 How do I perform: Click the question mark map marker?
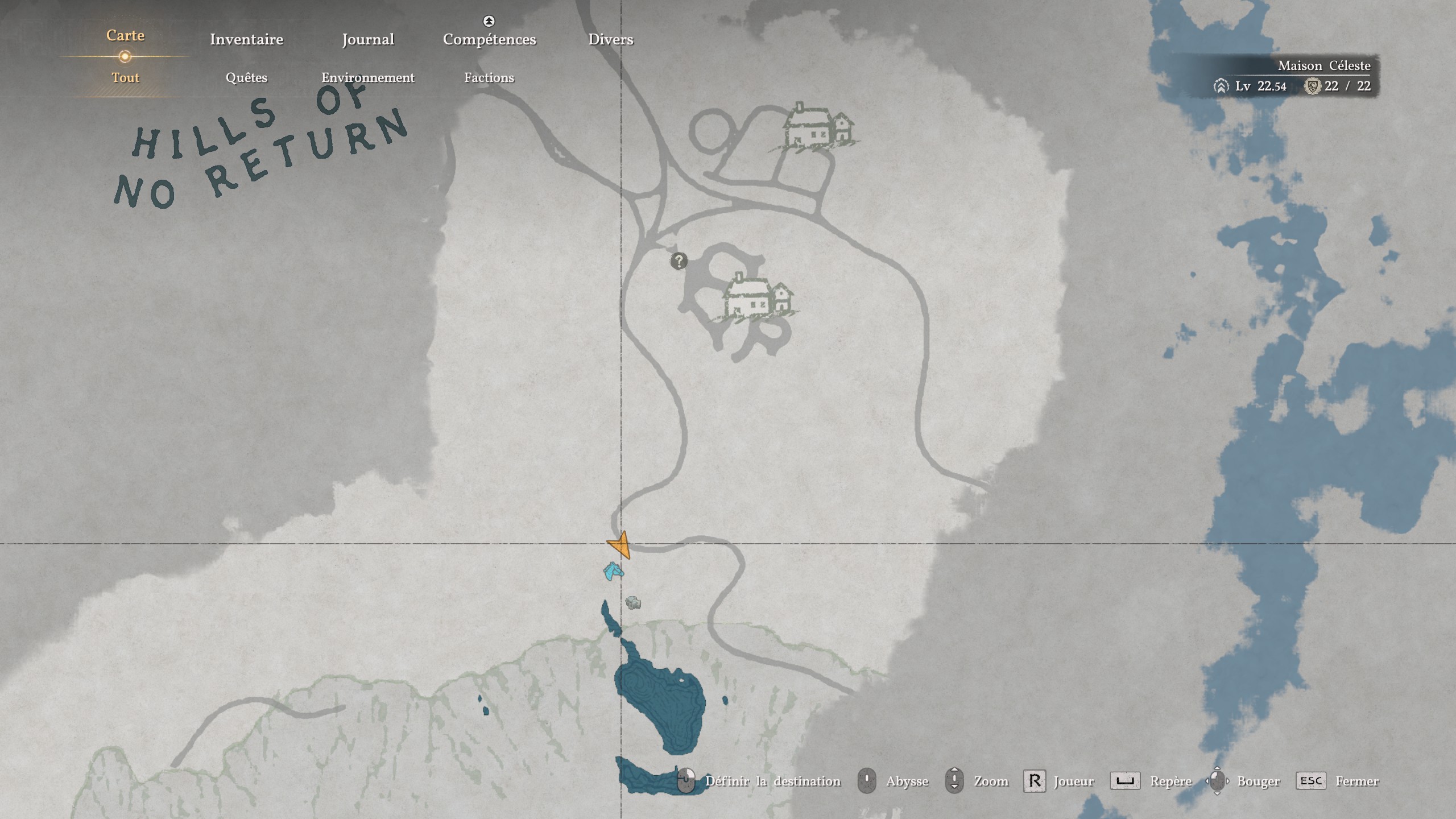pyautogui.click(x=679, y=261)
